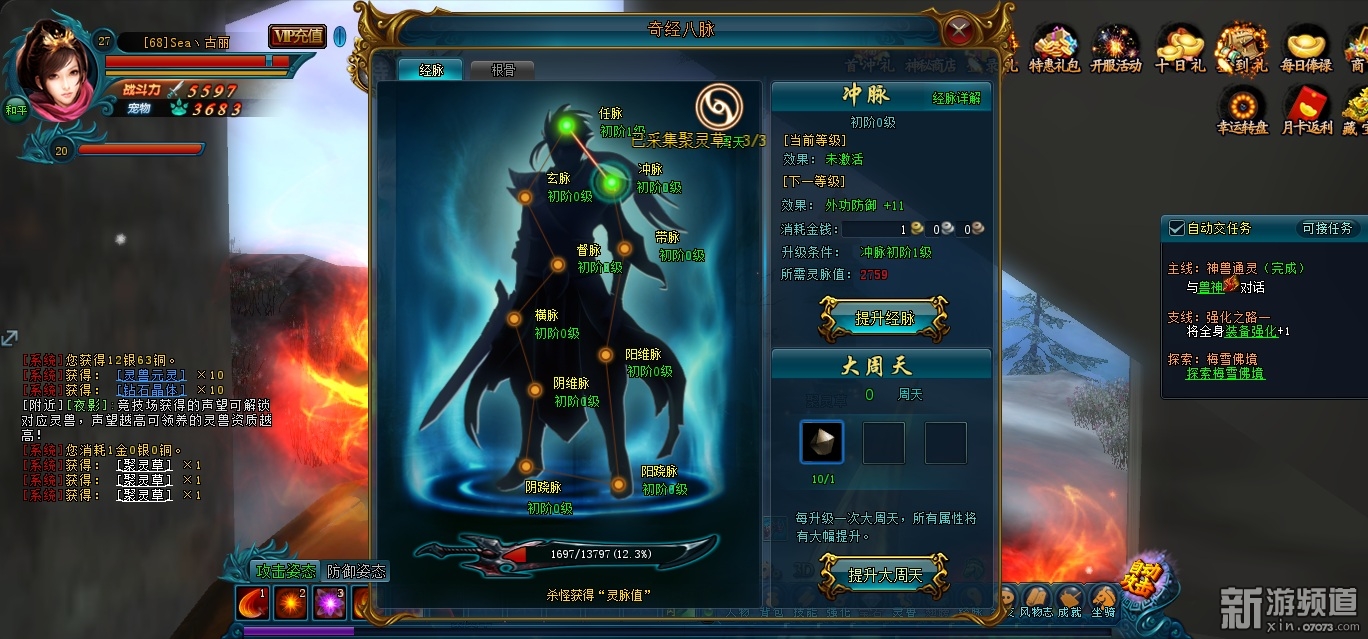This screenshot has height=639, width=1368.
Task: Open the VIP充值 recharge button
Action: point(297,37)
